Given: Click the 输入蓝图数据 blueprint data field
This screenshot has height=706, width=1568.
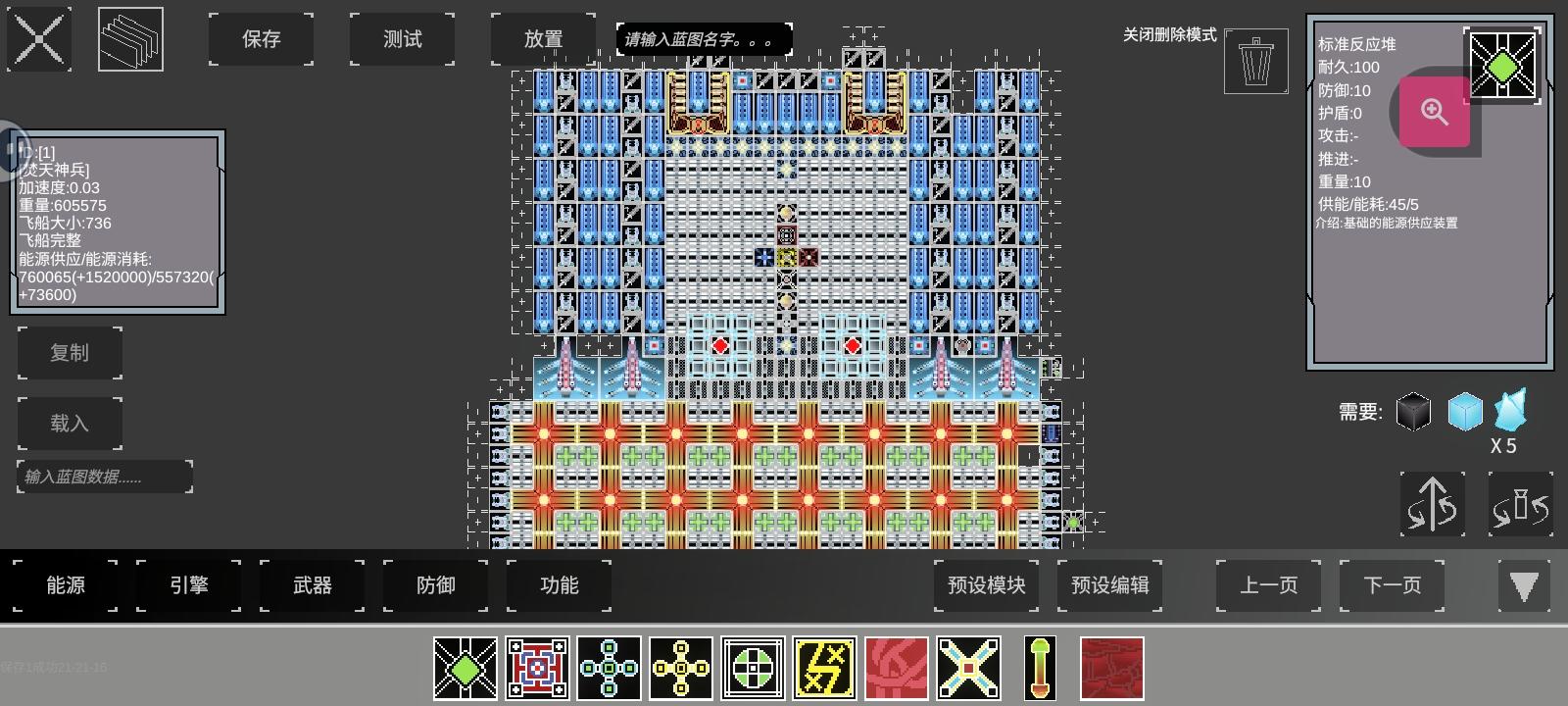Looking at the screenshot, I should (x=103, y=477).
